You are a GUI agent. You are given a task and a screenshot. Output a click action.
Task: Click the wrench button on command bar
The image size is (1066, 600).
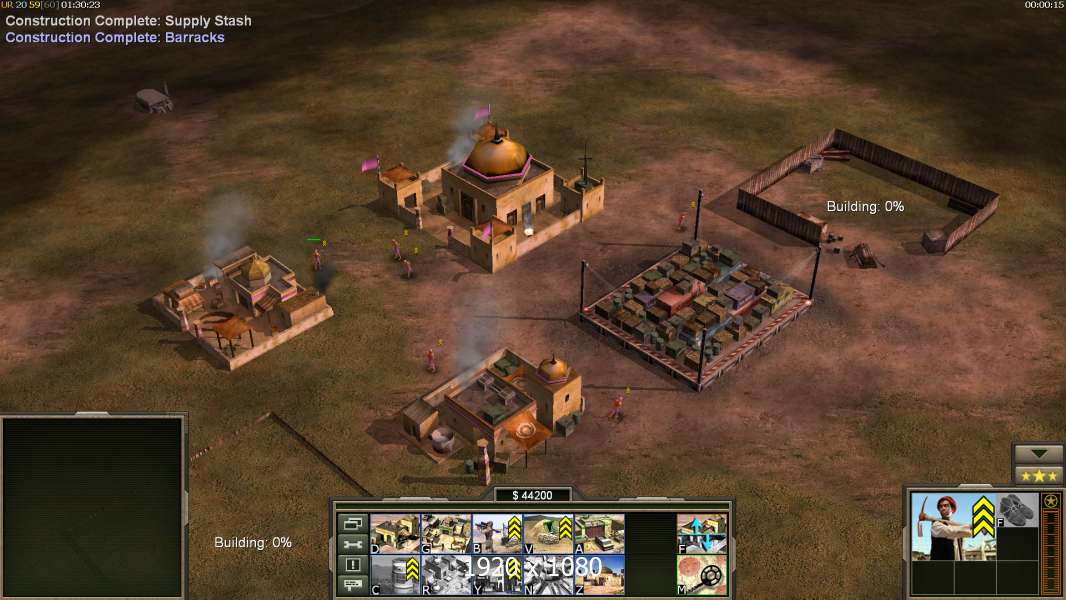click(352, 544)
